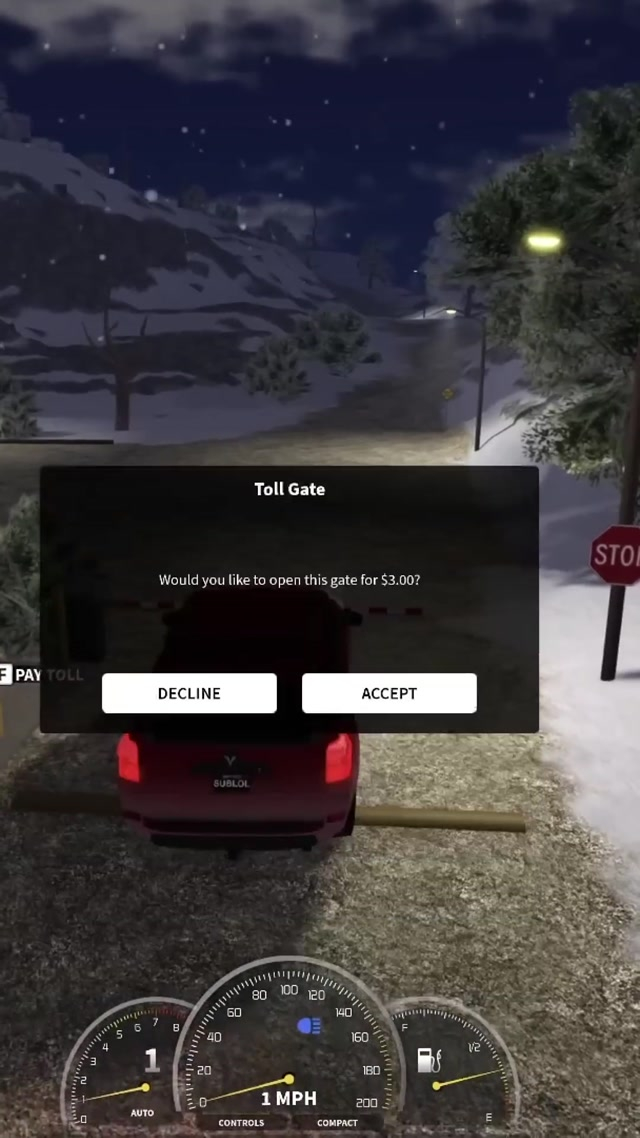Open the Controls button under the speedometer
The height and width of the screenshot is (1138, 640).
242,1123
